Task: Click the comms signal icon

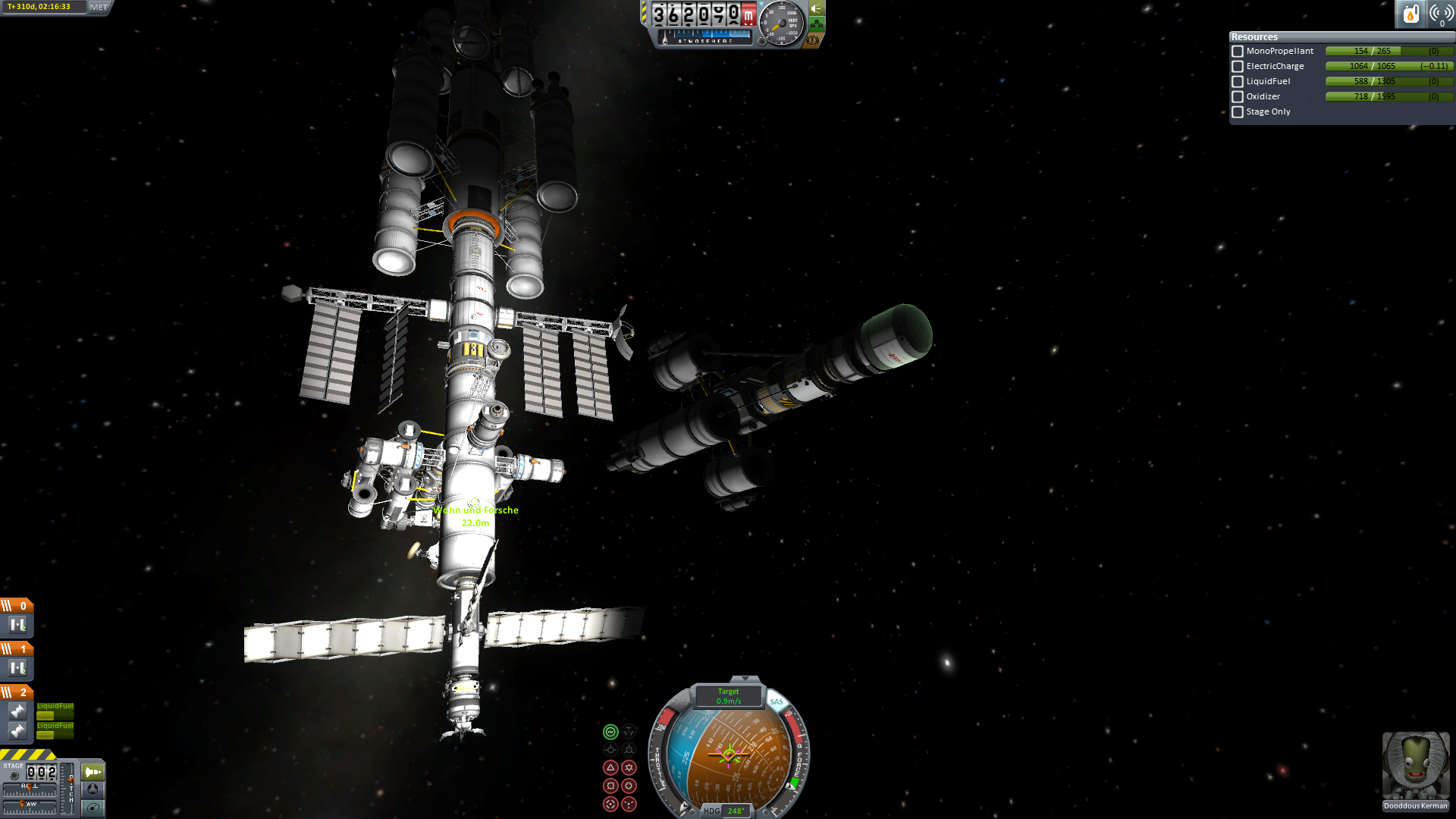Action: (1441, 14)
